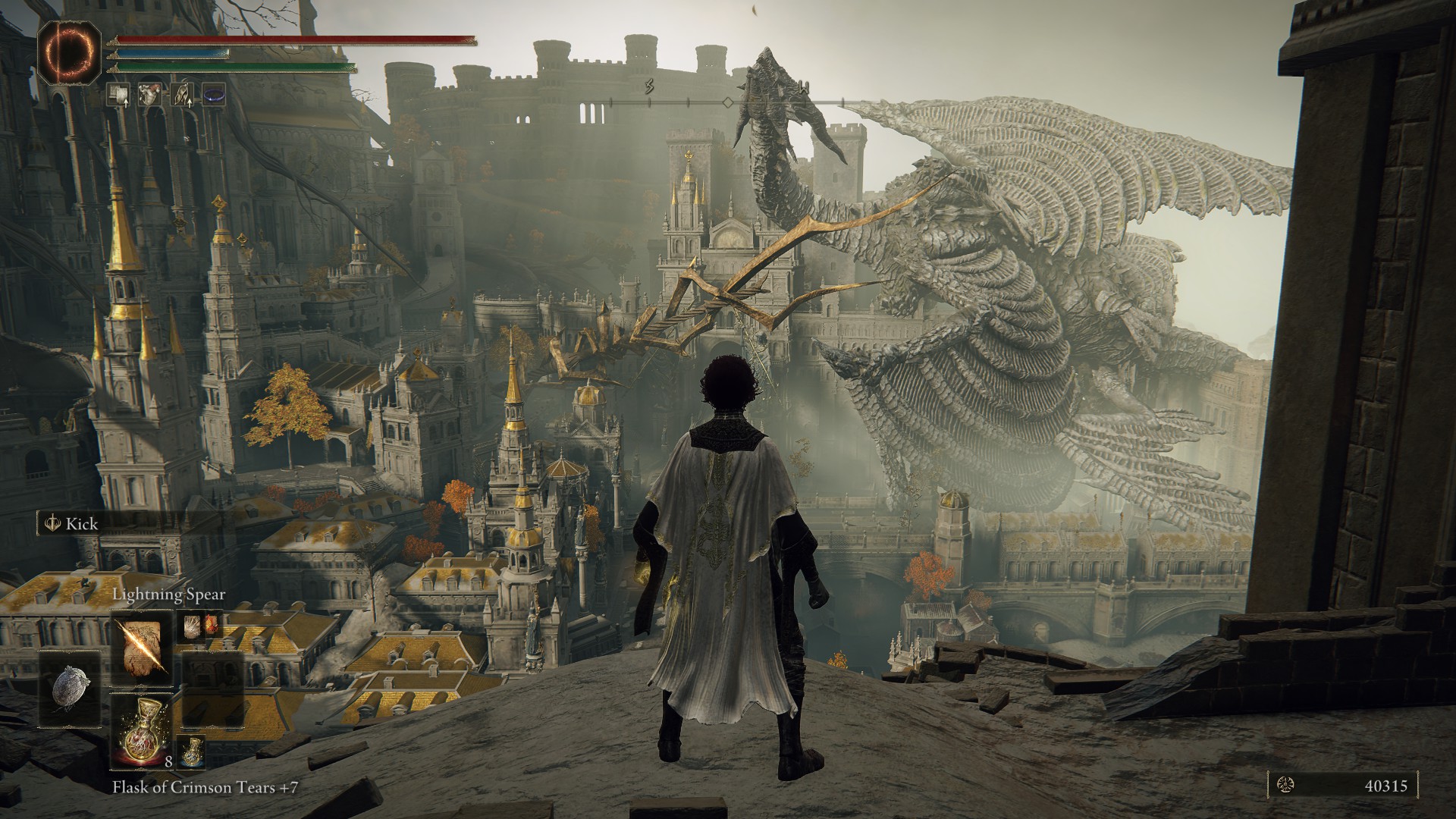Inspect the armor buff icon with up arrow

(118, 94)
